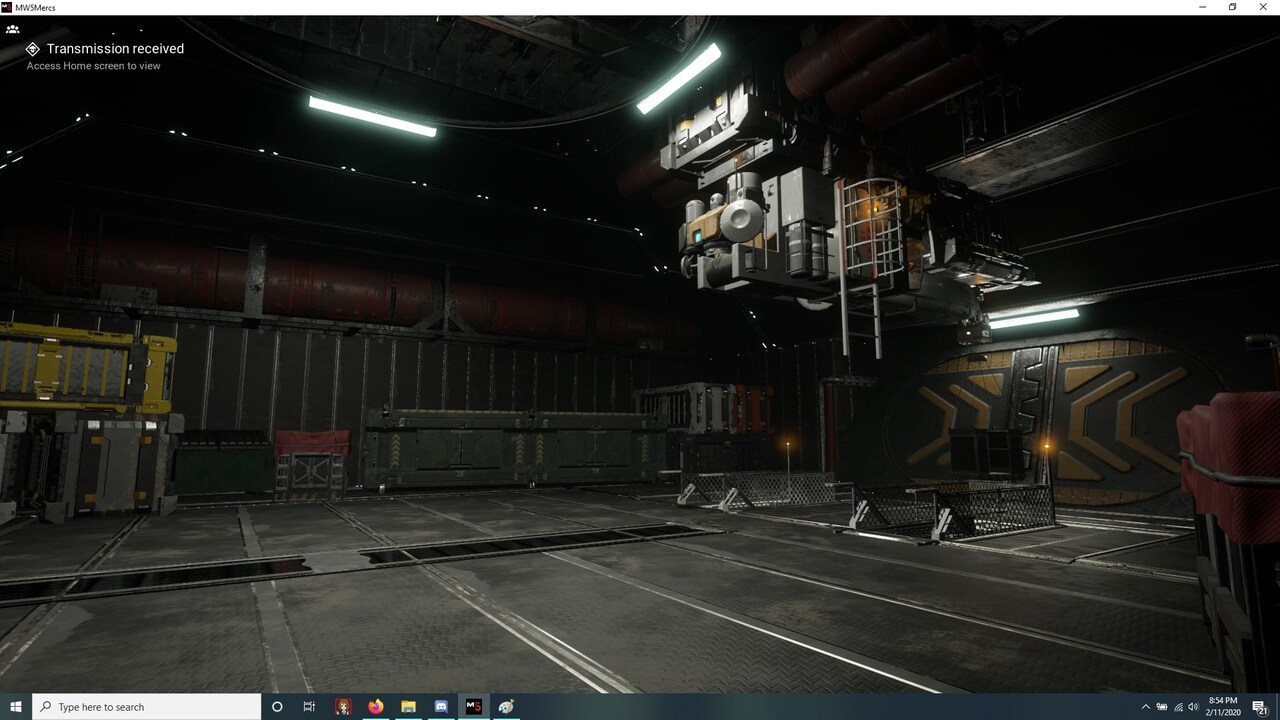Expand the hidden system tray icons
The width and height of the screenshot is (1280, 720).
click(x=1147, y=707)
